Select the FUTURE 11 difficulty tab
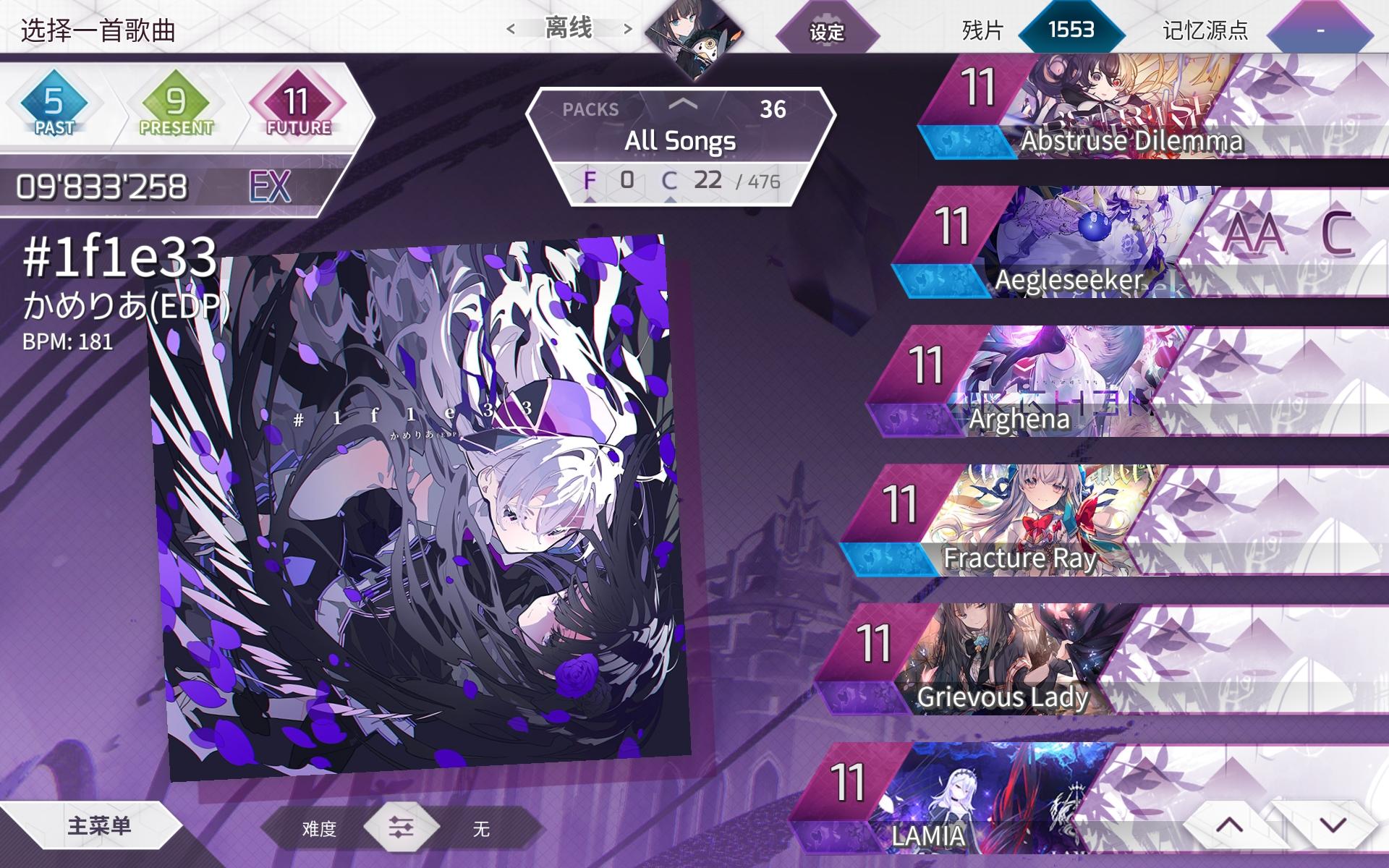Viewport: 1389px width, 868px height. pyautogui.click(x=297, y=103)
